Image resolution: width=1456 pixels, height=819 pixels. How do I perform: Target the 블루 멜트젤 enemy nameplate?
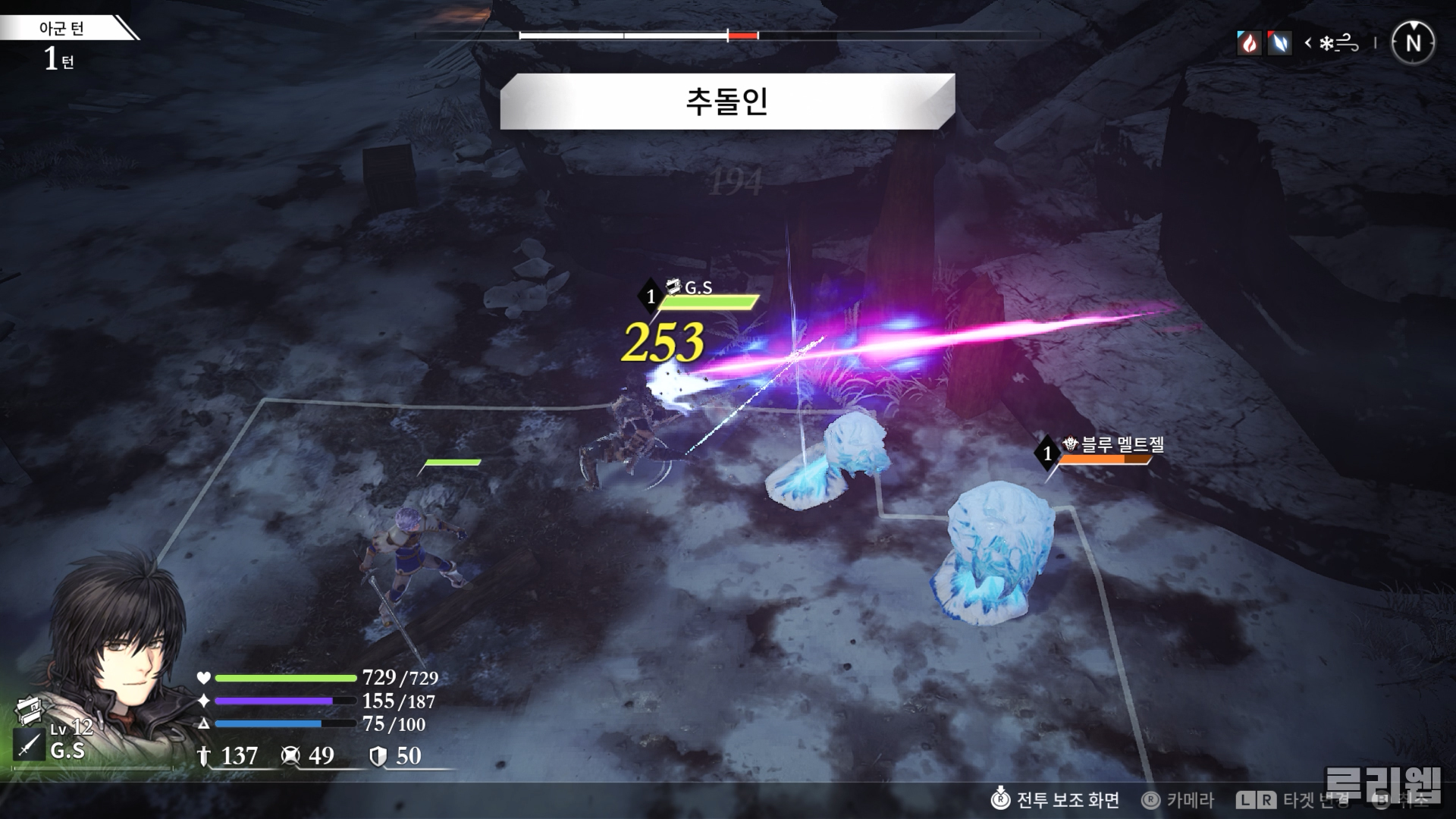1113,444
